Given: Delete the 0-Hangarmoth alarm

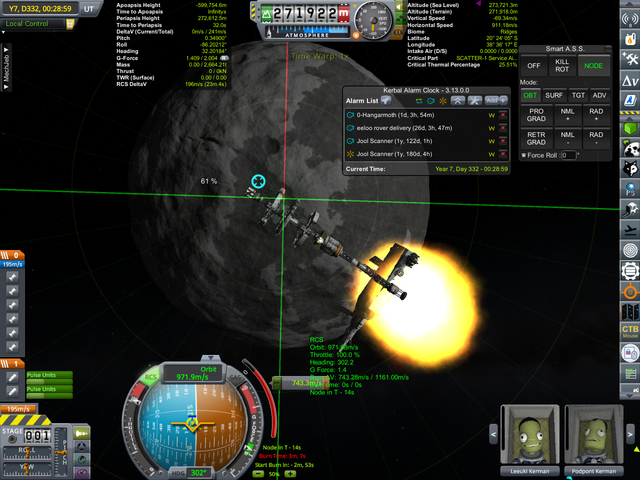Looking at the screenshot, I should point(502,115).
